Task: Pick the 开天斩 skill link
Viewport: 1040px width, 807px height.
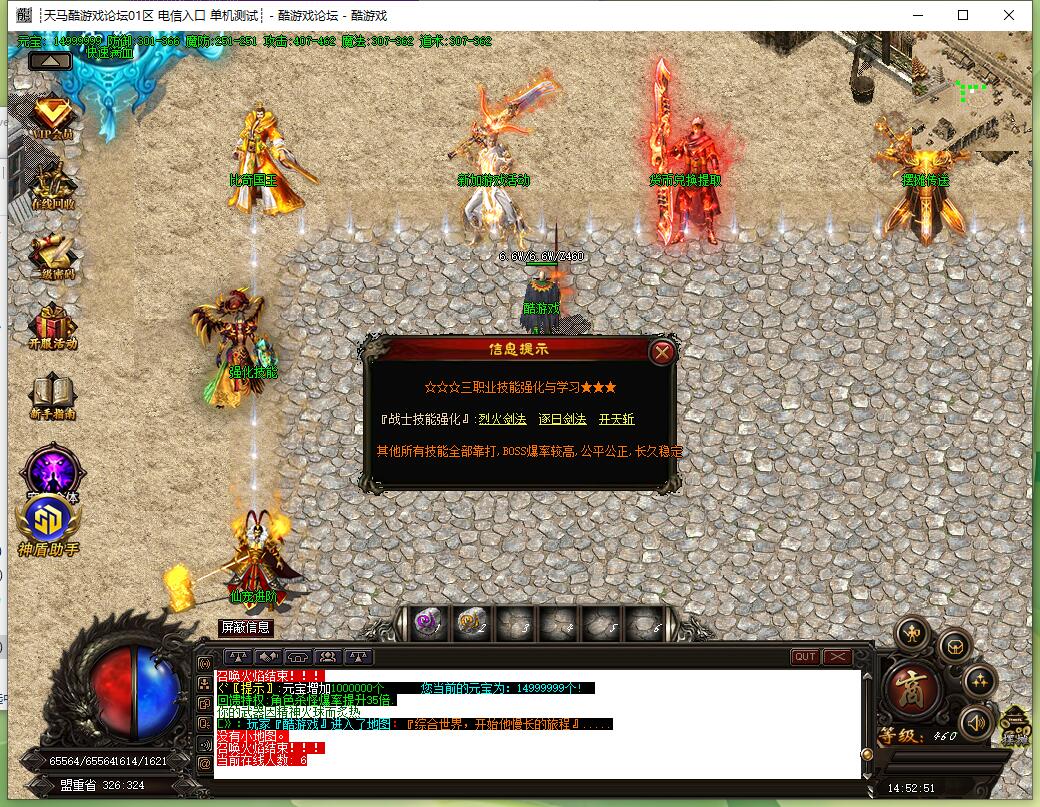Action: (x=616, y=420)
